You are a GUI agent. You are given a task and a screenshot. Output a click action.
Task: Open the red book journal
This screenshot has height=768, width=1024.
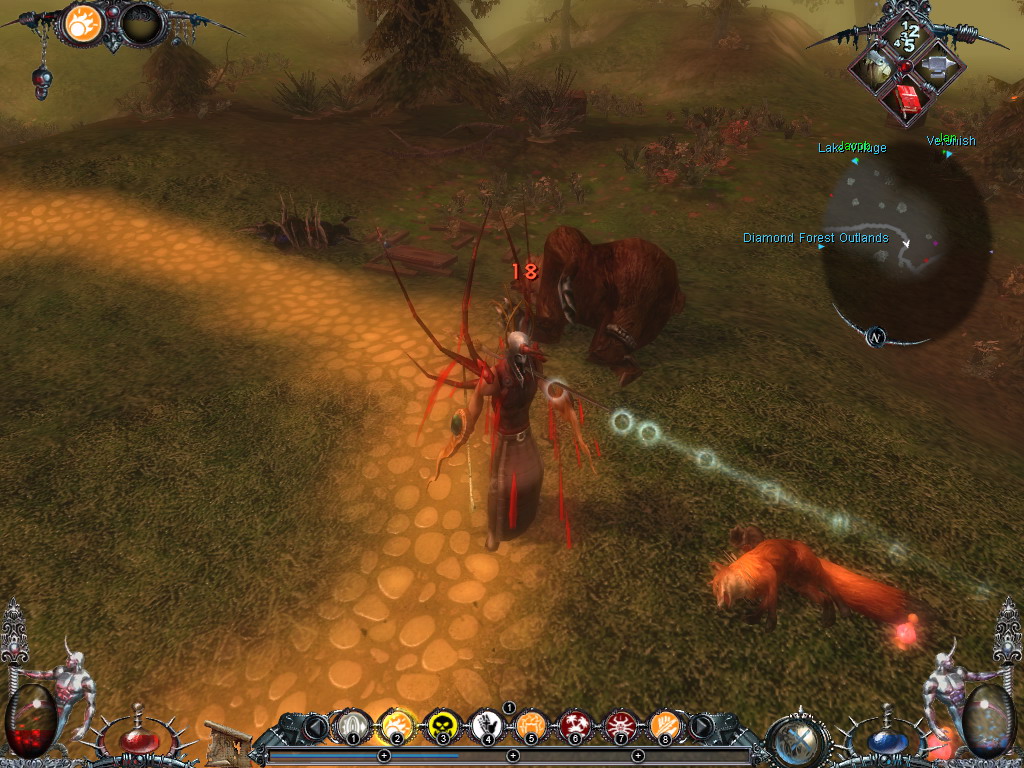[x=908, y=102]
